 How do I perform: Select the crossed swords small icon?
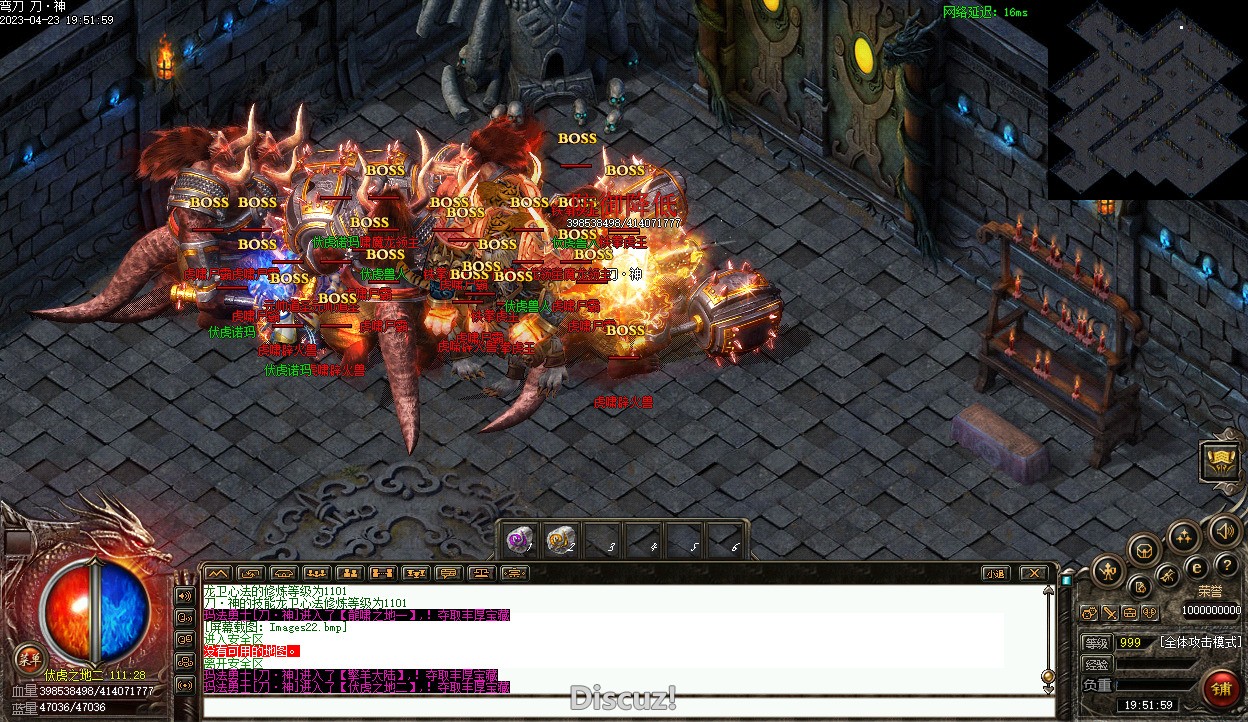click(x=1110, y=613)
